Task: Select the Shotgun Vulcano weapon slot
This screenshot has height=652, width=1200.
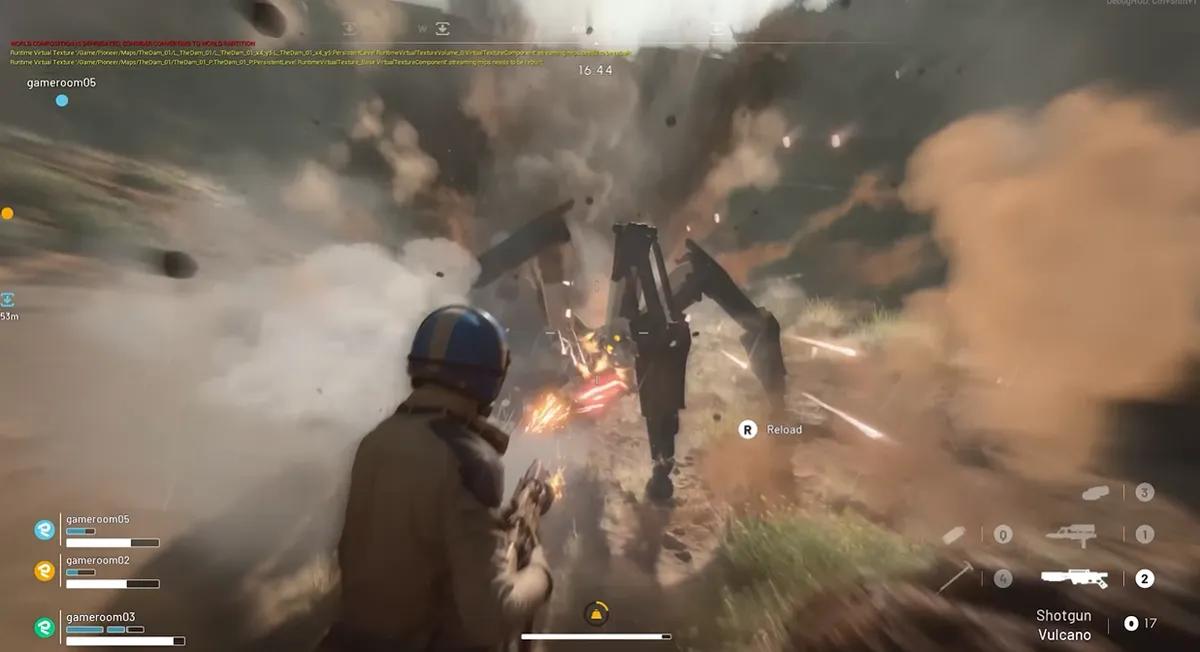Action: (x=1073, y=578)
